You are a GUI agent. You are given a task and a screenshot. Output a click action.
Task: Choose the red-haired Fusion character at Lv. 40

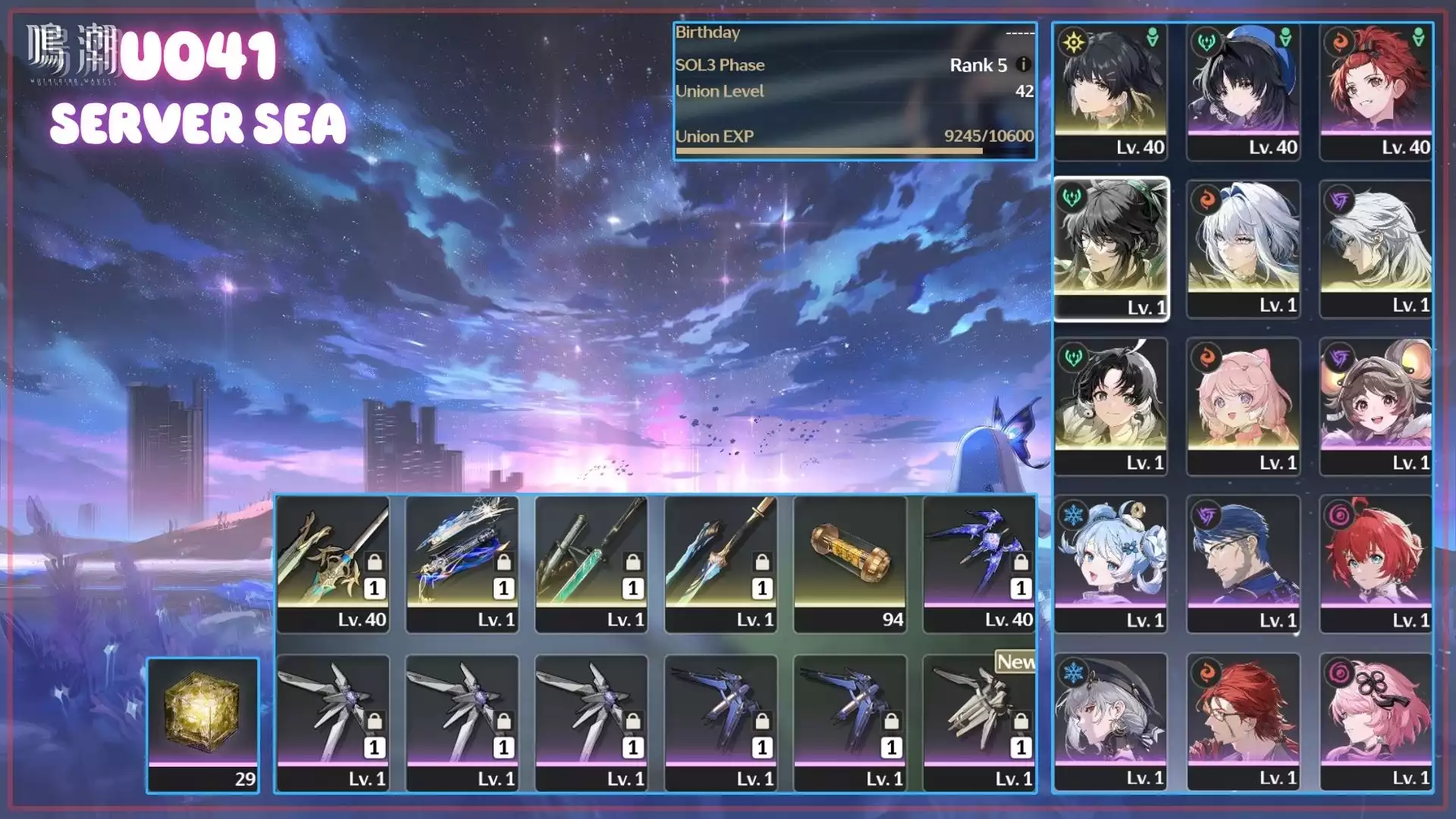click(x=1376, y=91)
